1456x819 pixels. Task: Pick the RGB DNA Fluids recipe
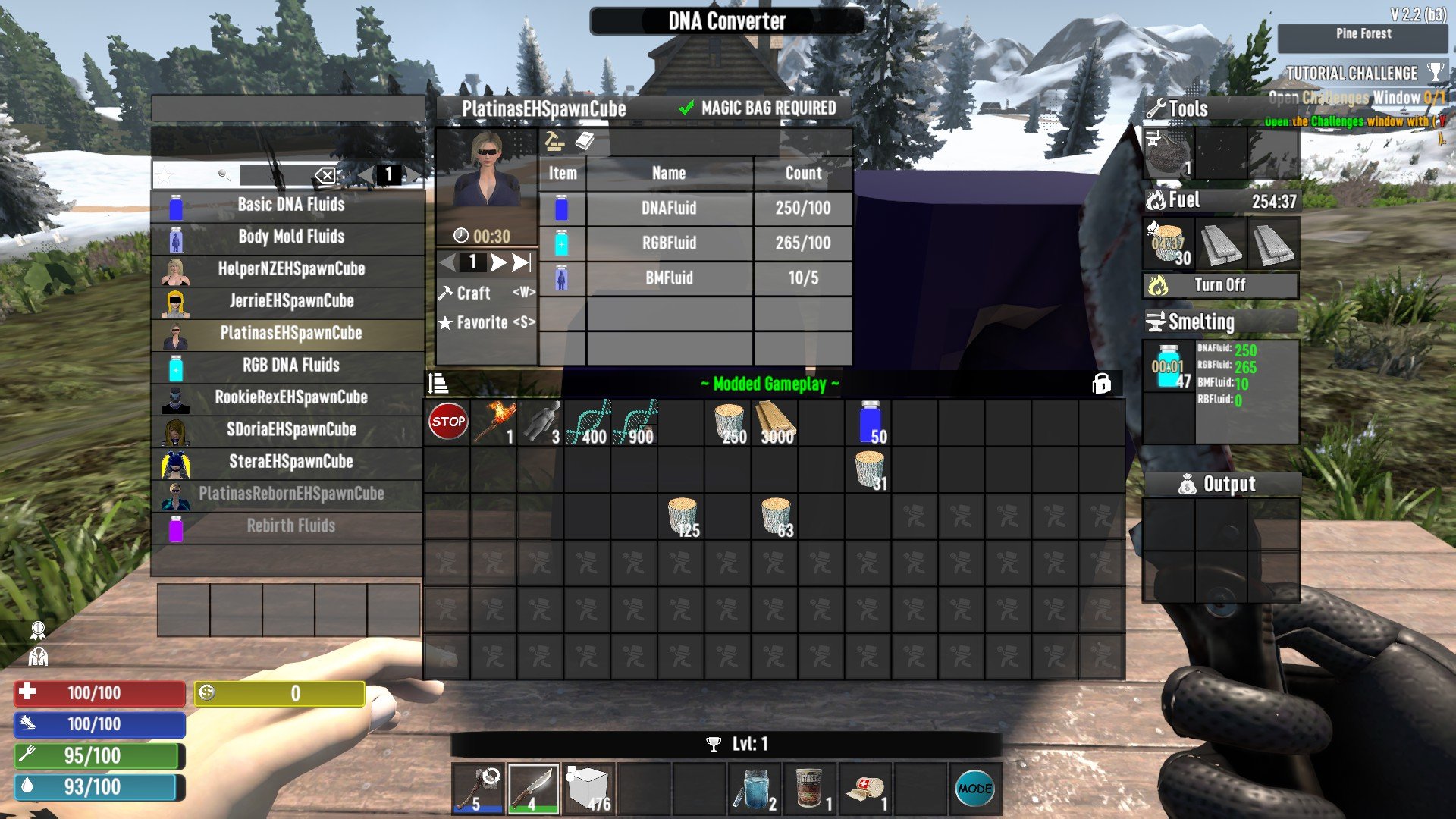click(290, 366)
